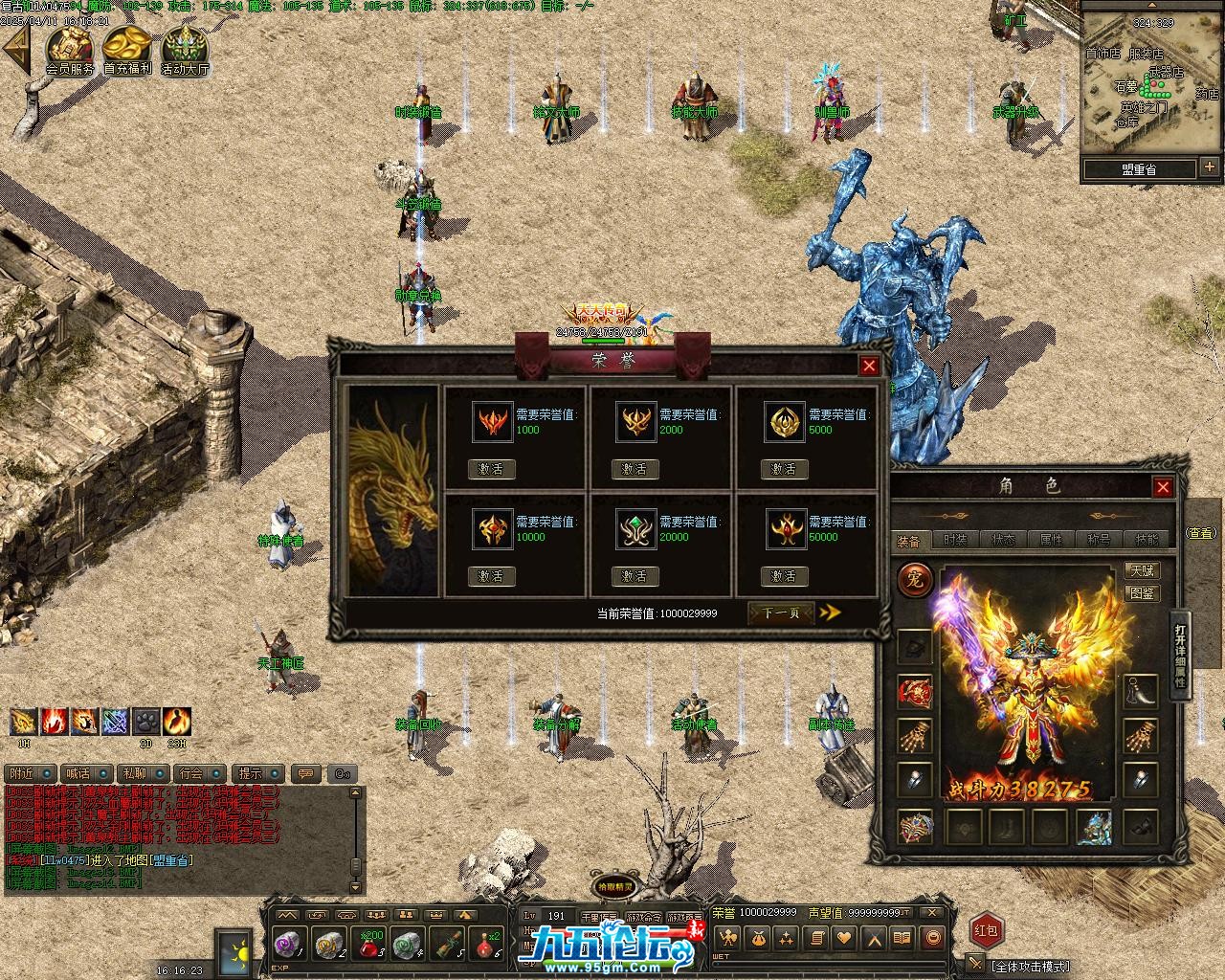Close the 荣誉 honor window
The width and height of the screenshot is (1225, 980).
coord(868,365)
